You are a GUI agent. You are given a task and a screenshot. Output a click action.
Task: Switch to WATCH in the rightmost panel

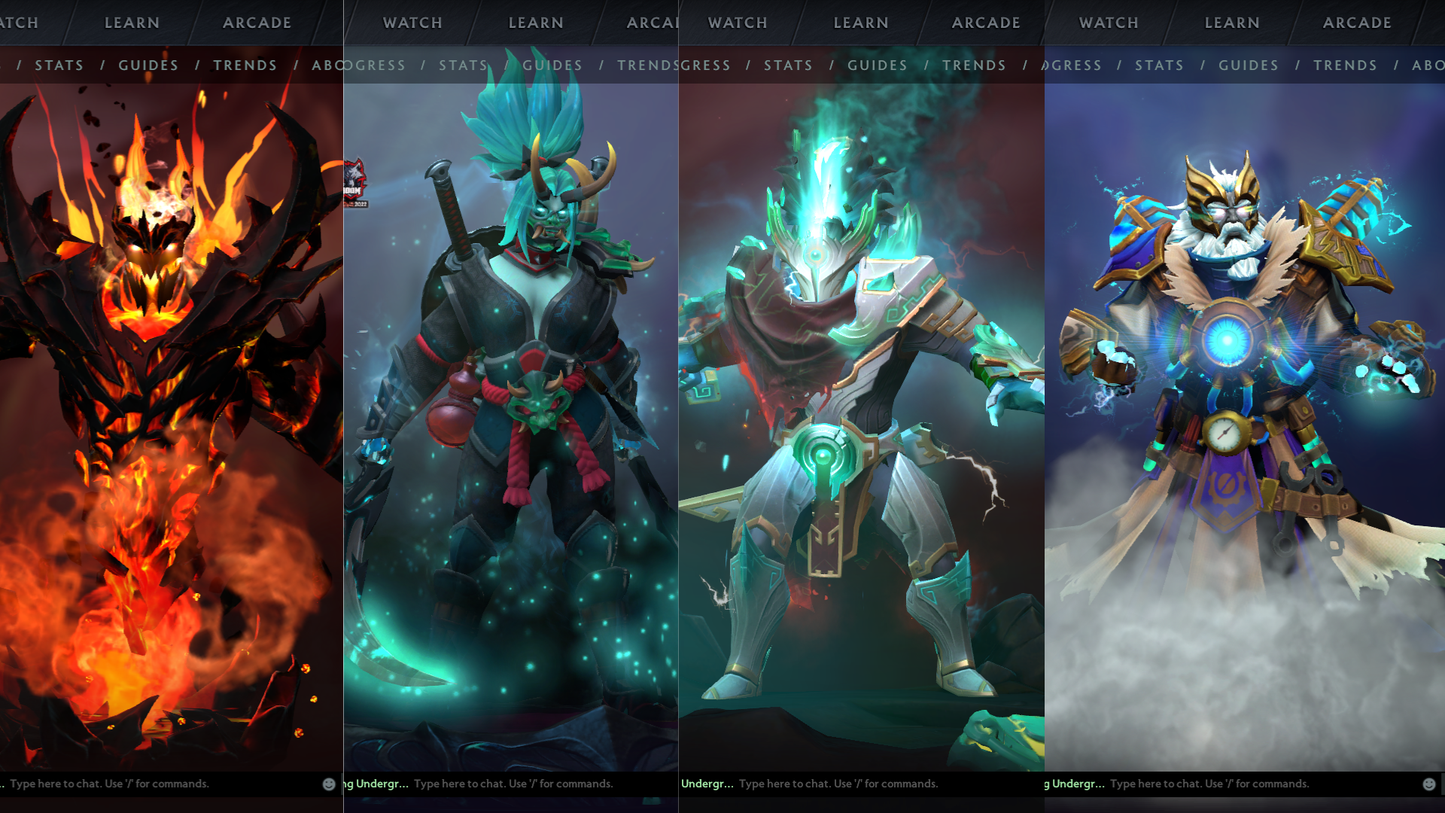pos(1109,22)
